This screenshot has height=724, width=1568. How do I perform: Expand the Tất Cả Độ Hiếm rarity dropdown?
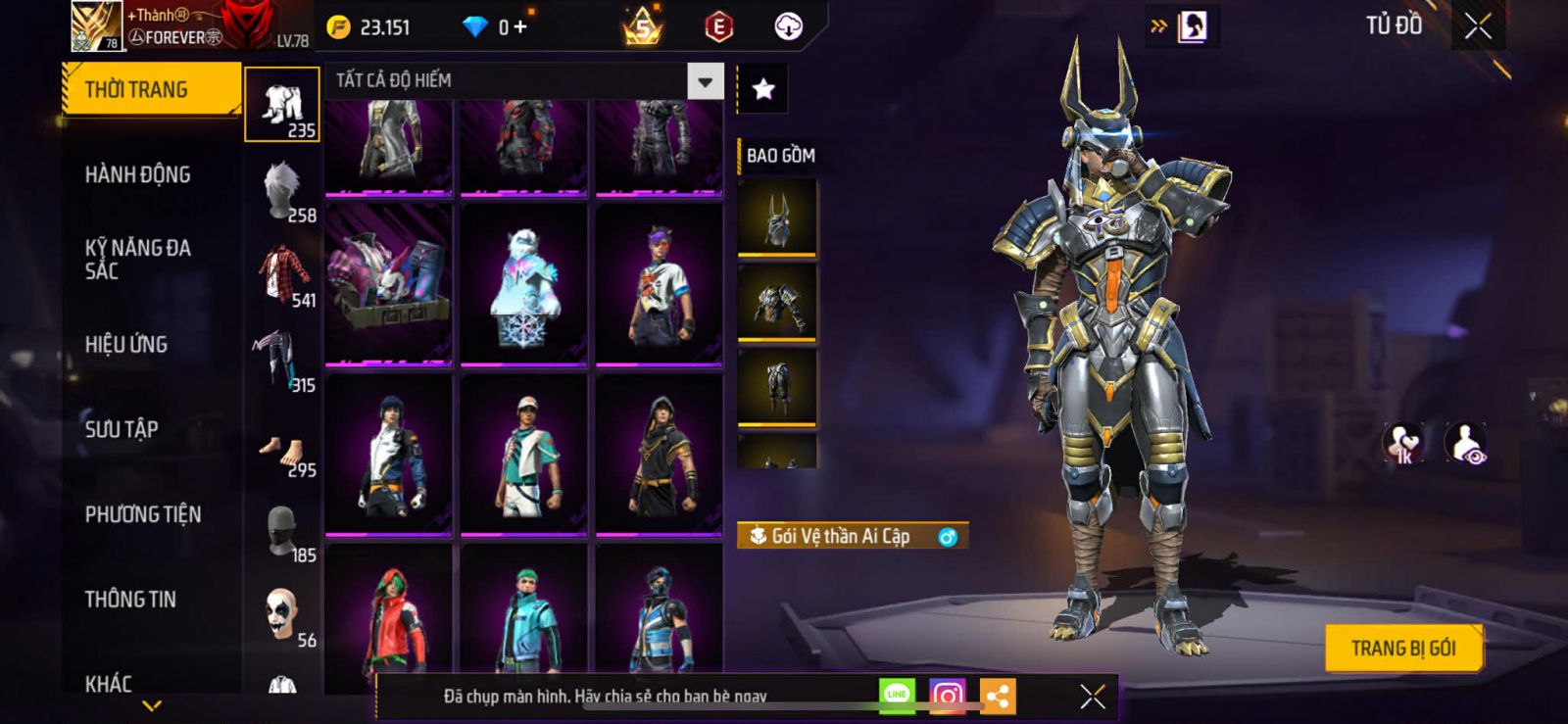tap(705, 81)
